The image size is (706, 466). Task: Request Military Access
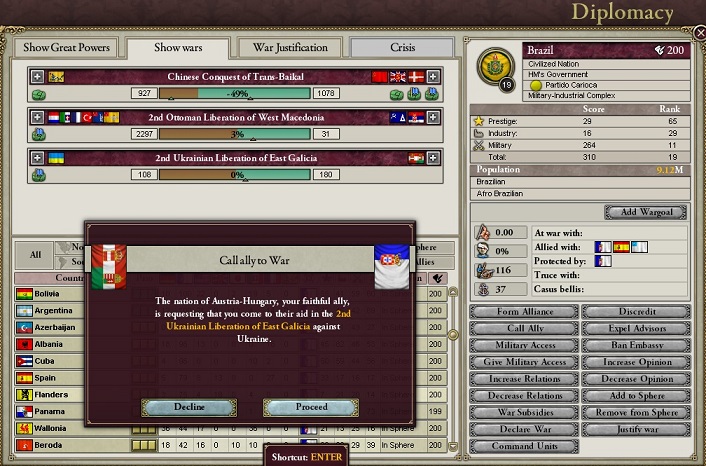[523, 345]
